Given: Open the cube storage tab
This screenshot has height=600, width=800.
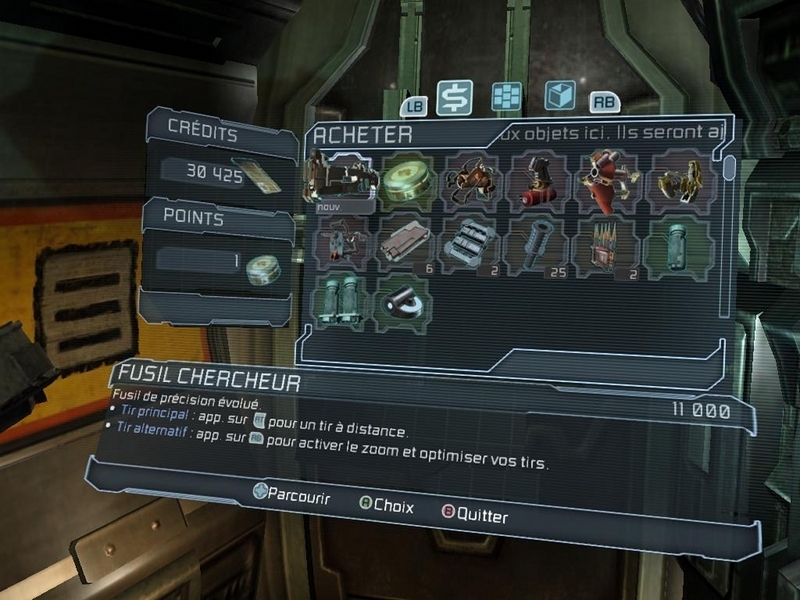Looking at the screenshot, I should tap(559, 95).
